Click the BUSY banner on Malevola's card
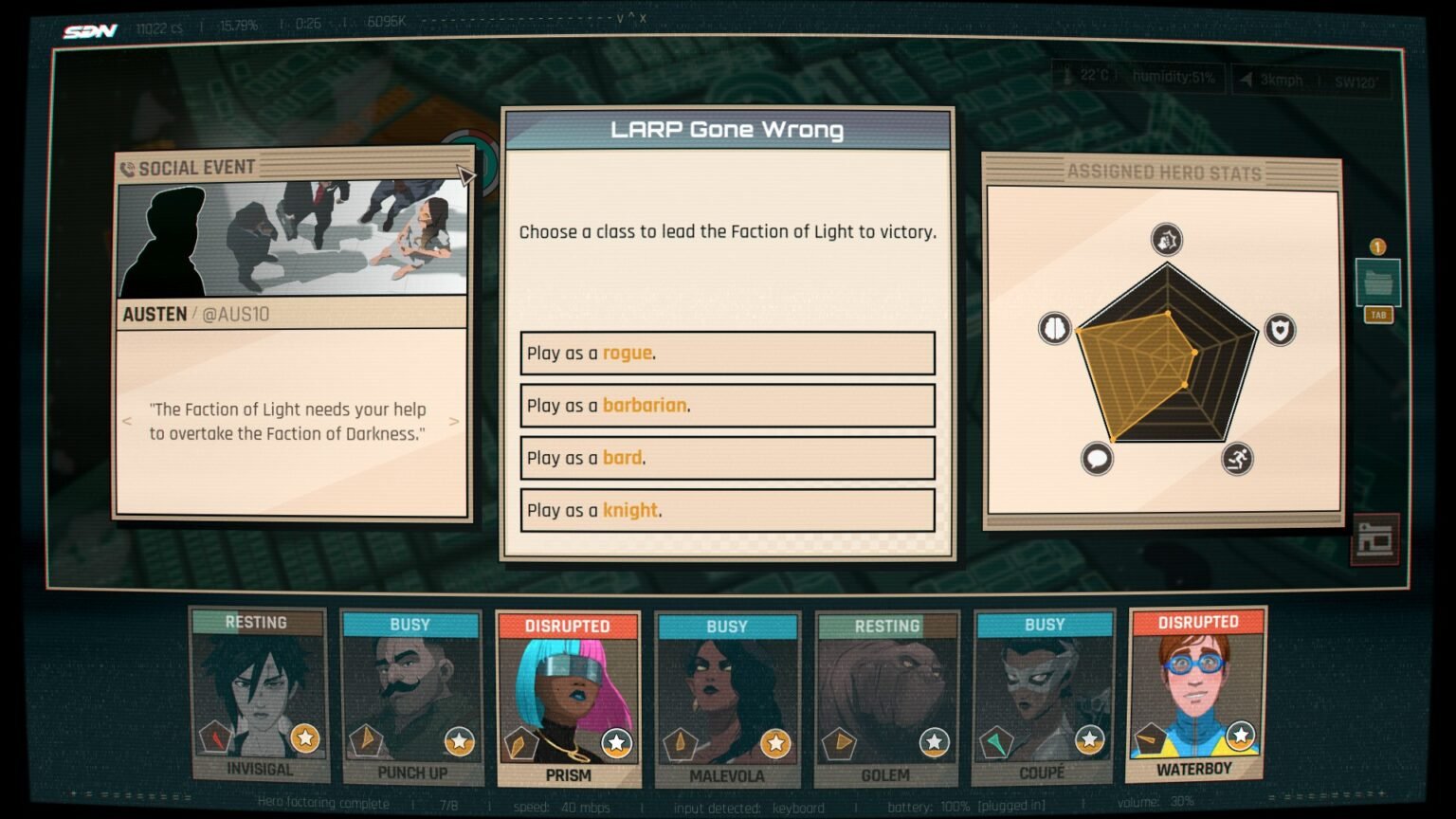This screenshot has height=819, width=1456. tap(727, 626)
